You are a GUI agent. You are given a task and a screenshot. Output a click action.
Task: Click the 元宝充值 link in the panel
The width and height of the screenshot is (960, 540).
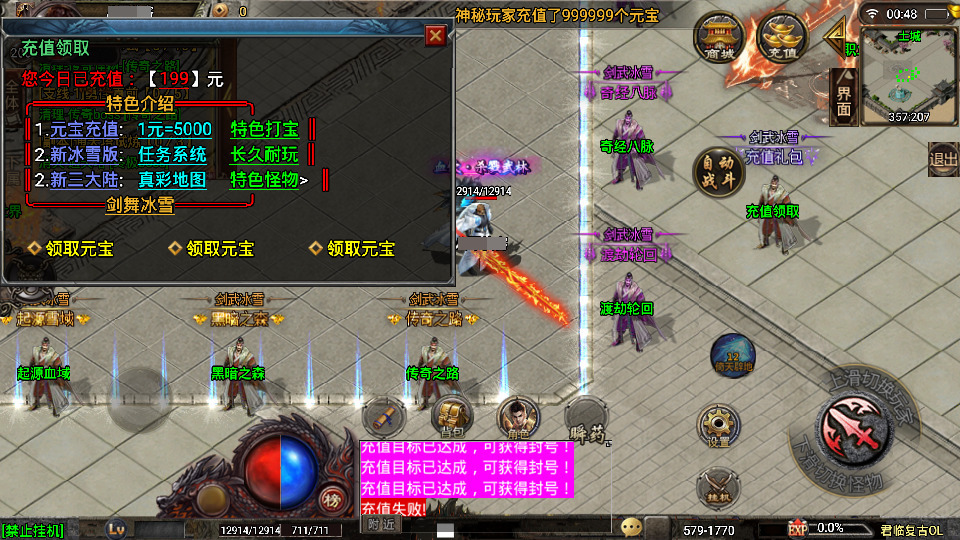(84, 129)
